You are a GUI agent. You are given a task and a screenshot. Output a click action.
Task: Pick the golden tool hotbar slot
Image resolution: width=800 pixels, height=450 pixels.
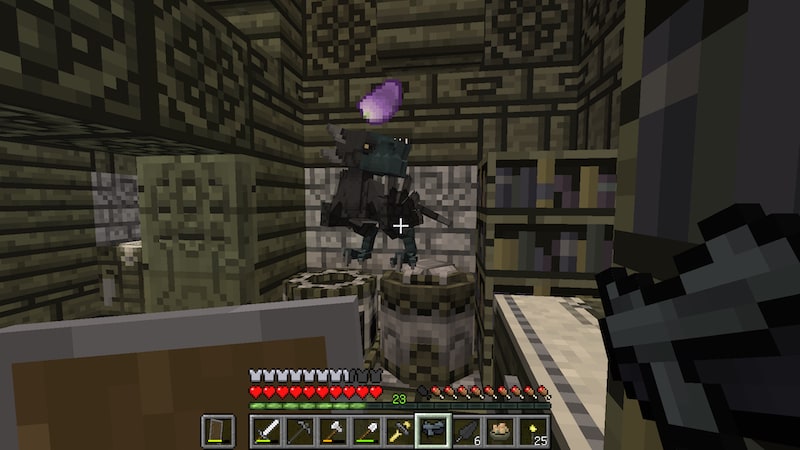coord(399,432)
